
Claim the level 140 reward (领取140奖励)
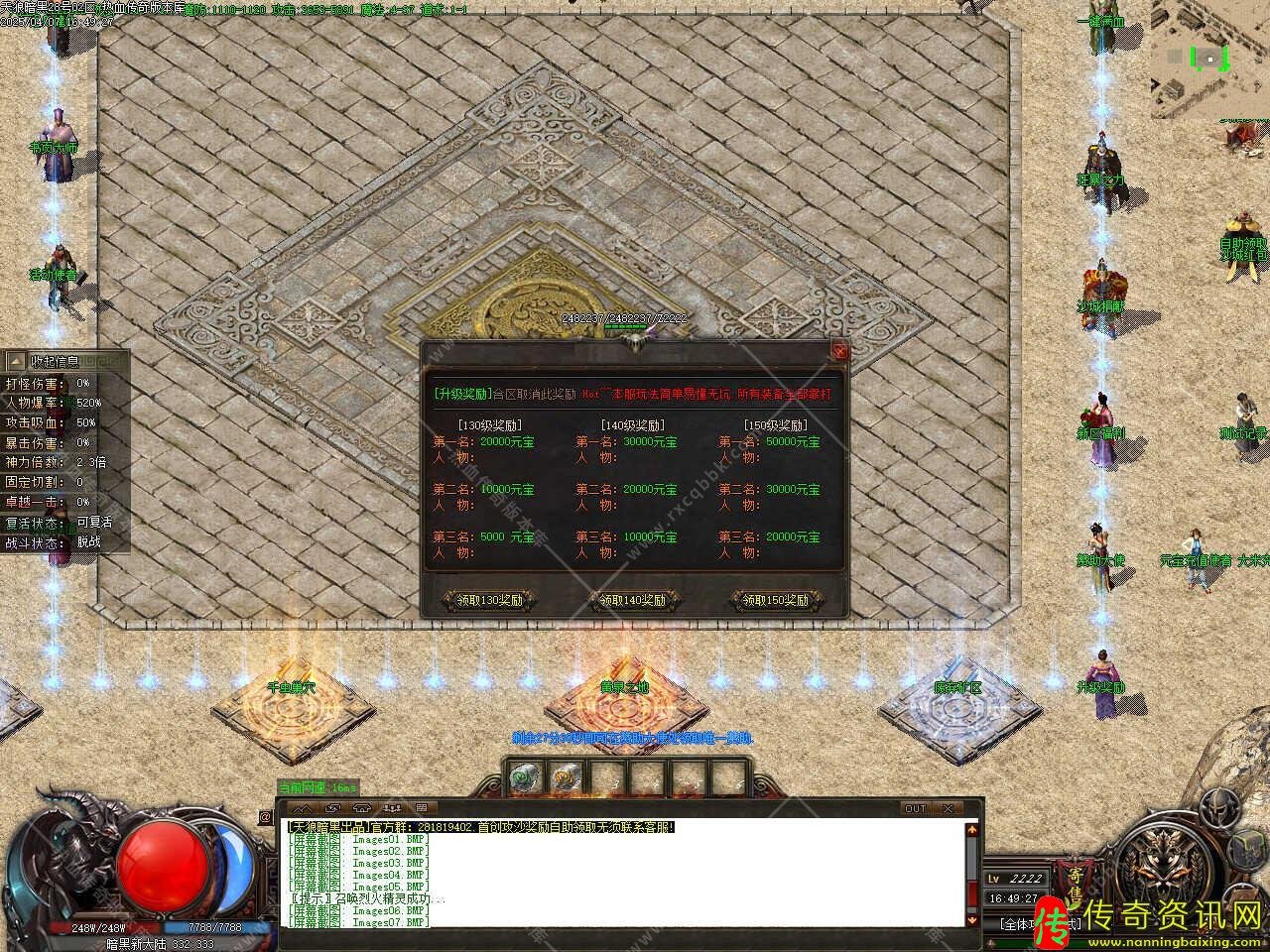[634, 600]
